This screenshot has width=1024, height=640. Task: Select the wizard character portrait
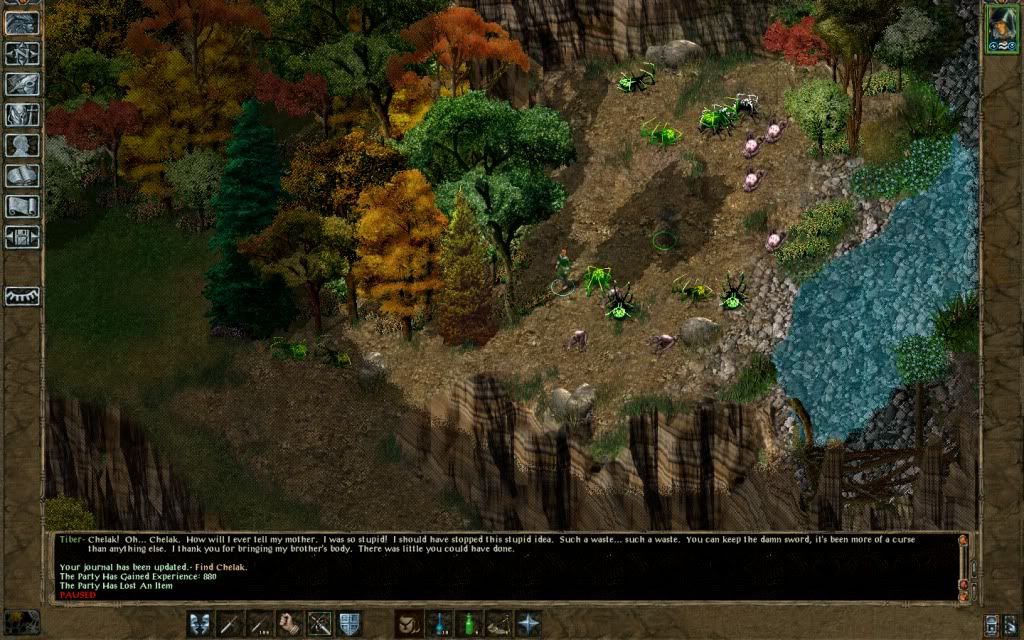999,28
